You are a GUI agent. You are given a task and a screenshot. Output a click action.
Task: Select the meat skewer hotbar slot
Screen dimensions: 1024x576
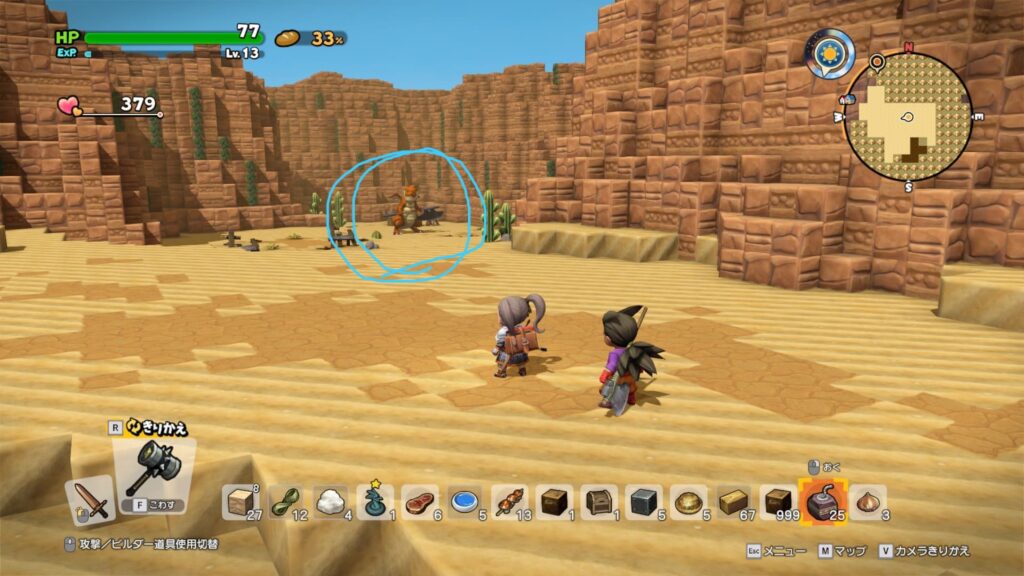pos(511,502)
